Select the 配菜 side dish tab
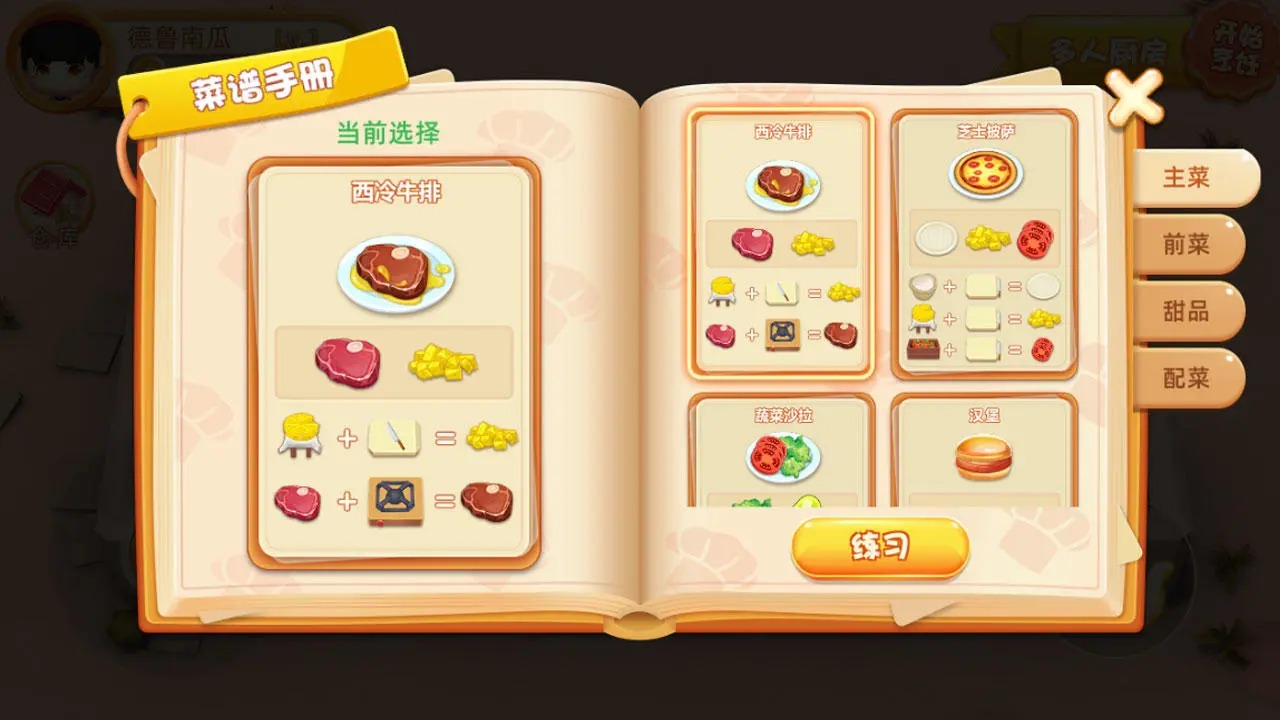This screenshot has width=1280, height=720. tap(1192, 379)
